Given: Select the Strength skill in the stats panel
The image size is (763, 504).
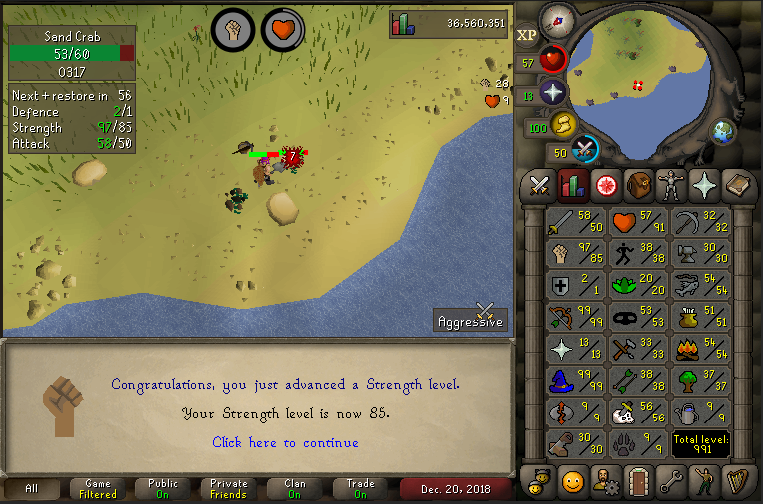Looking at the screenshot, I should tap(577, 254).
